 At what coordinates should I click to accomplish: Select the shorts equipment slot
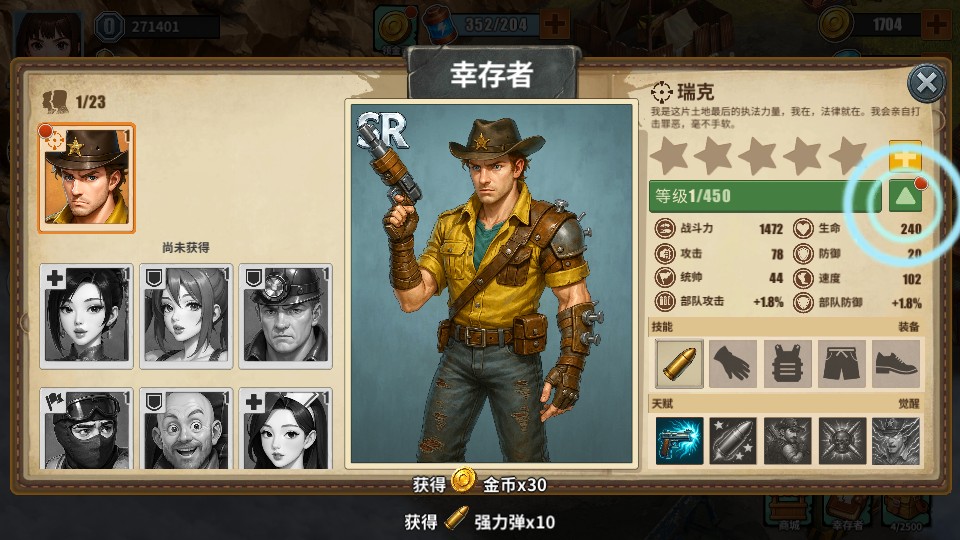click(841, 364)
